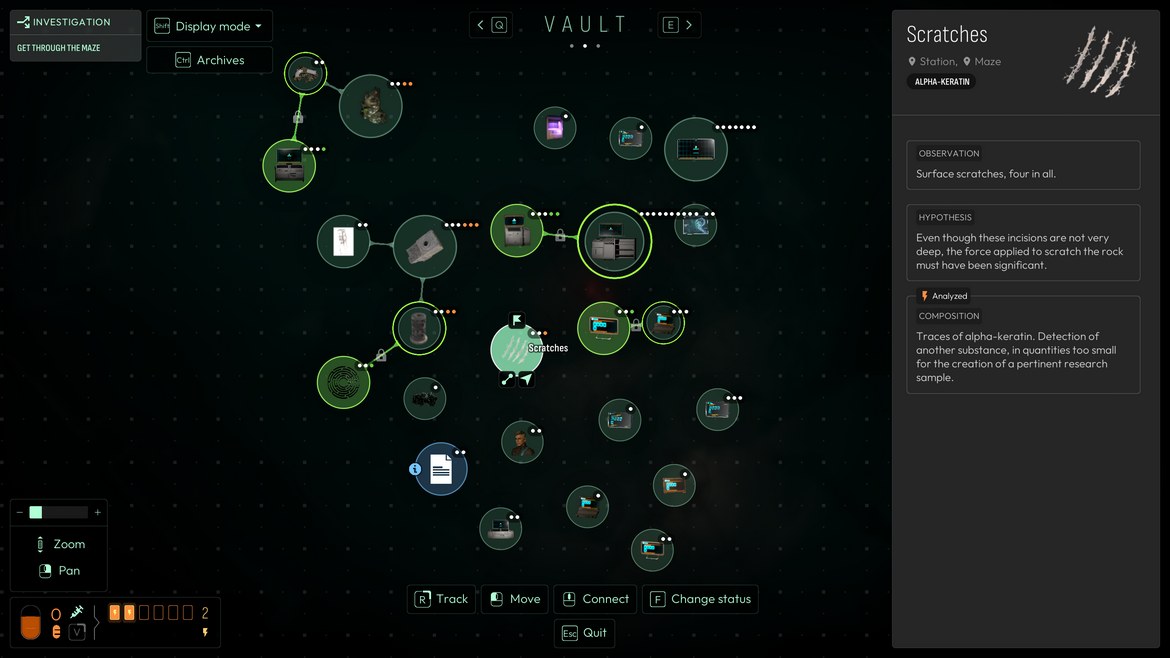Select the Scratches clue node
The height and width of the screenshot is (658, 1170).
(517, 349)
